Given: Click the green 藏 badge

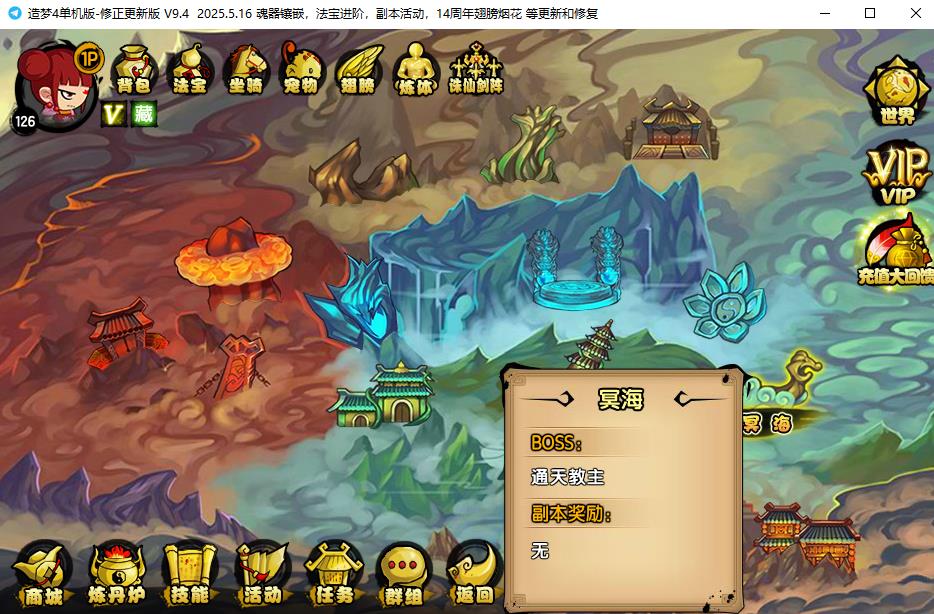Looking at the screenshot, I should pos(143,114).
